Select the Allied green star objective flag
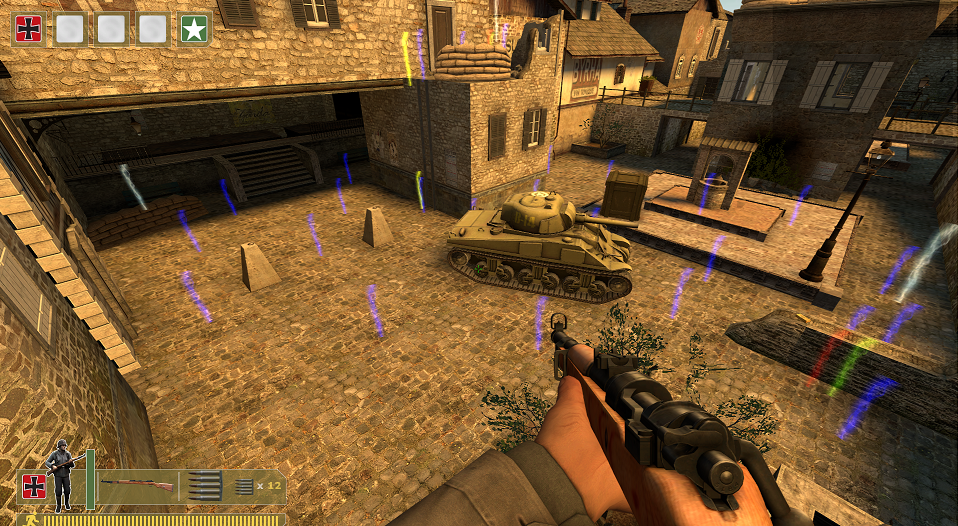 (x=194, y=29)
